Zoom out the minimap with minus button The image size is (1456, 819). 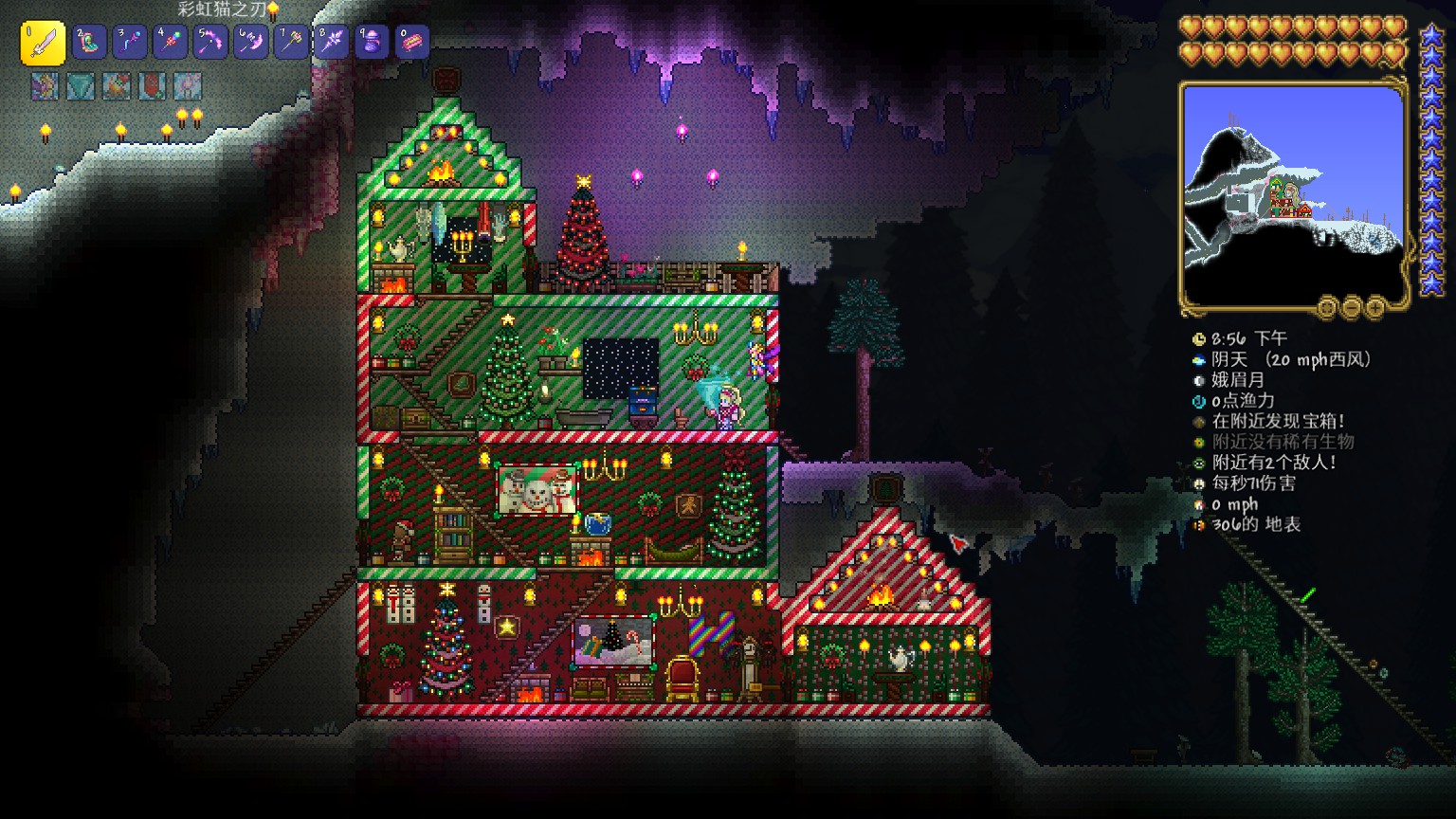(x=1352, y=307)
